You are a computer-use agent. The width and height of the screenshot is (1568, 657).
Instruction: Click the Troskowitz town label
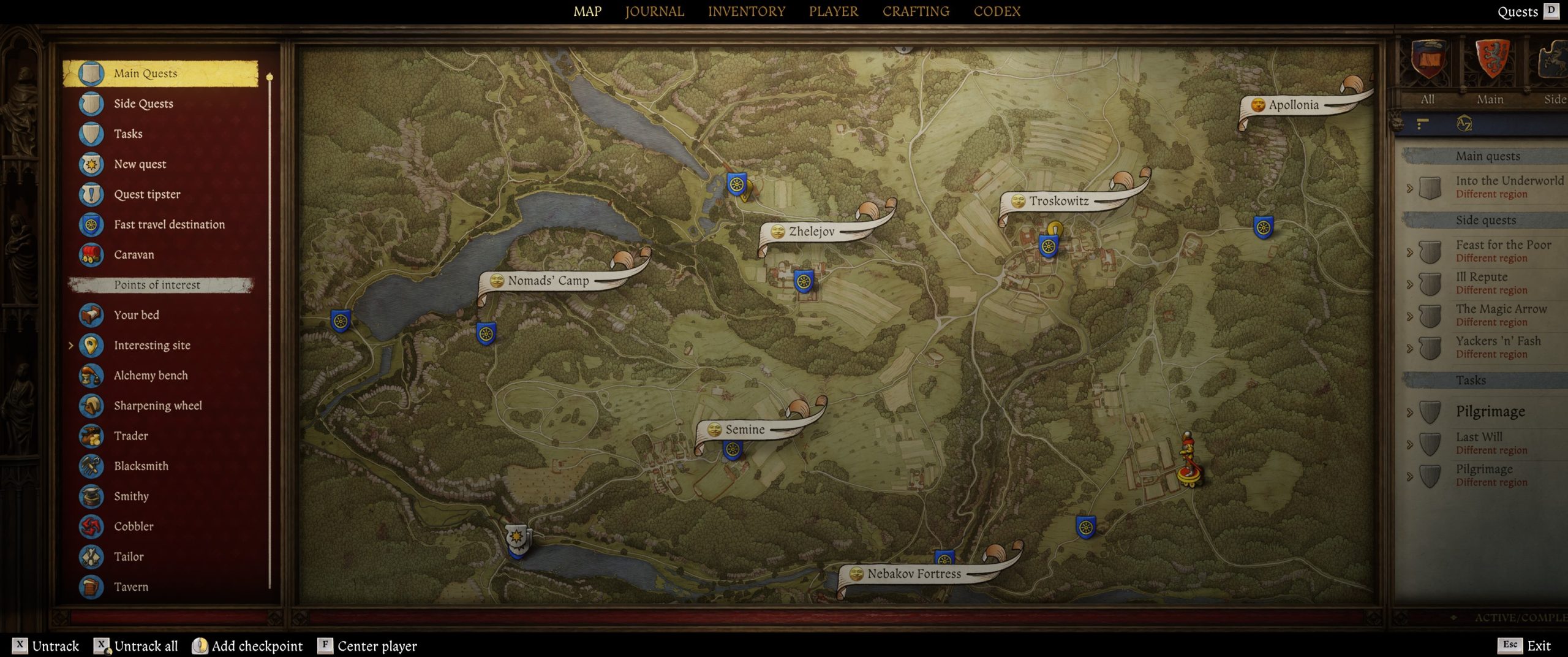click(1058, 201)
